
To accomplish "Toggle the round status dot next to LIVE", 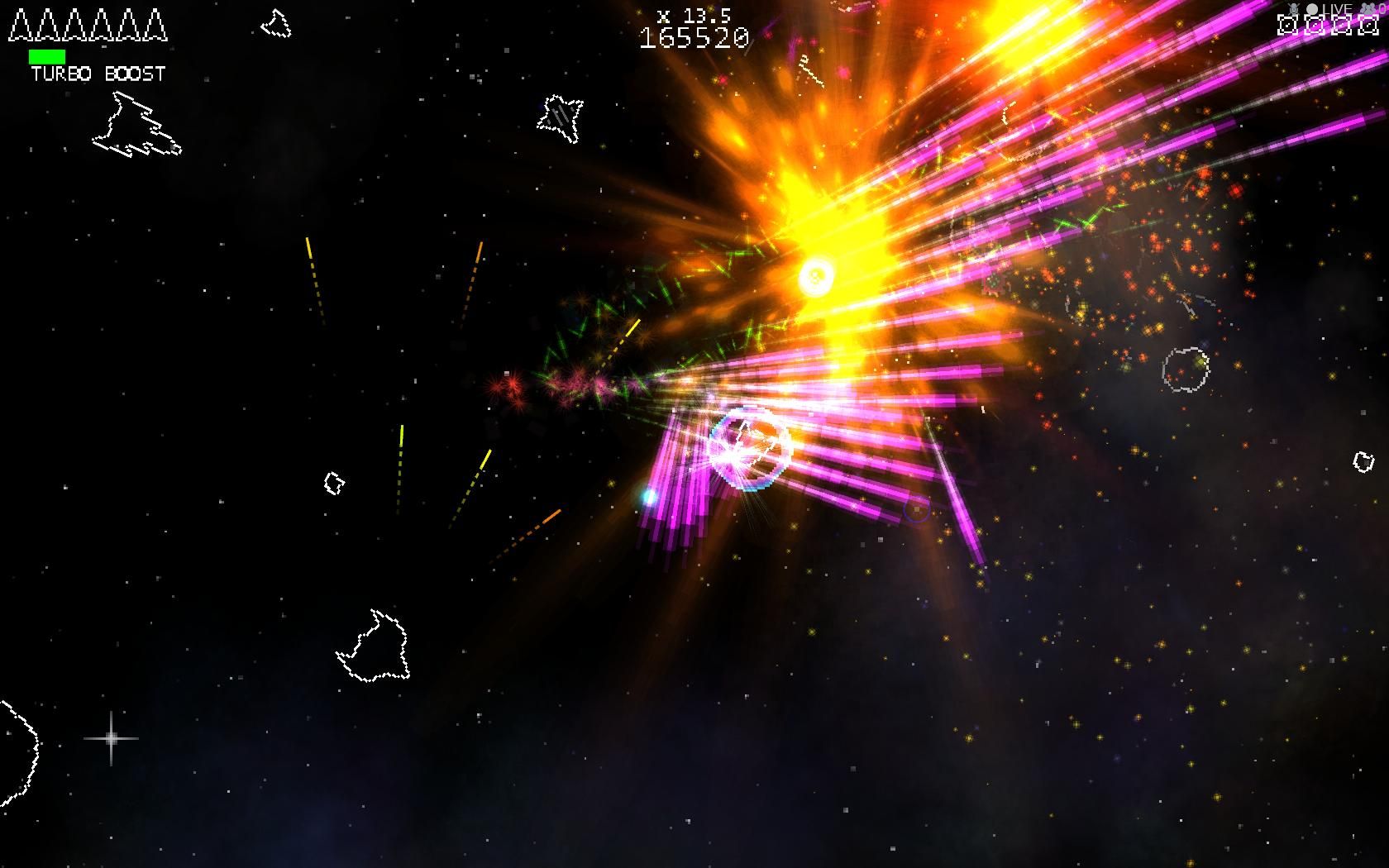I will pyautogui.click(x=1313, y=8).
